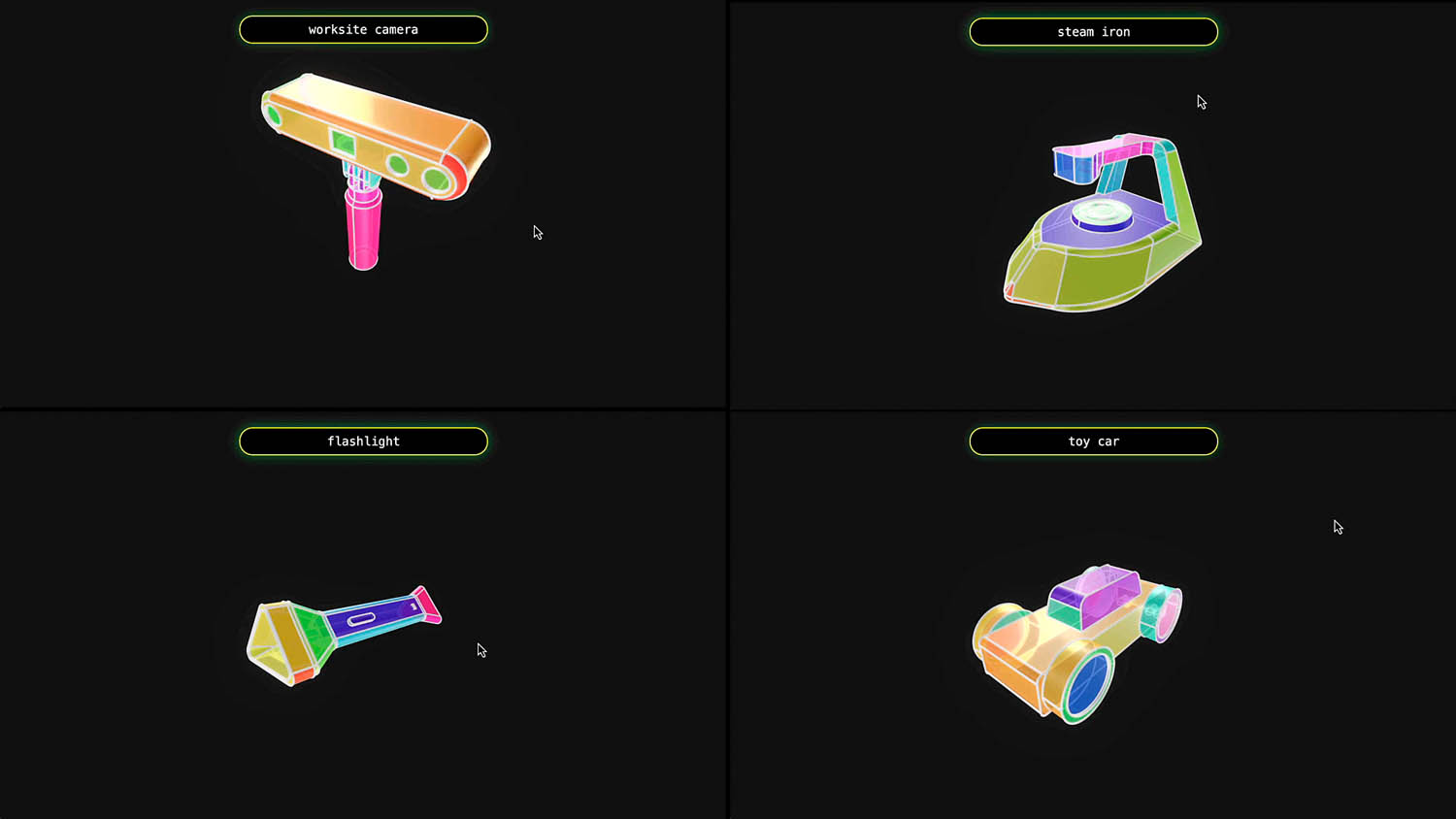Image resolution: width=1456 pixels, height=819 pixels.
Task: Click the toy car label
Action: tap(1093, 441)
